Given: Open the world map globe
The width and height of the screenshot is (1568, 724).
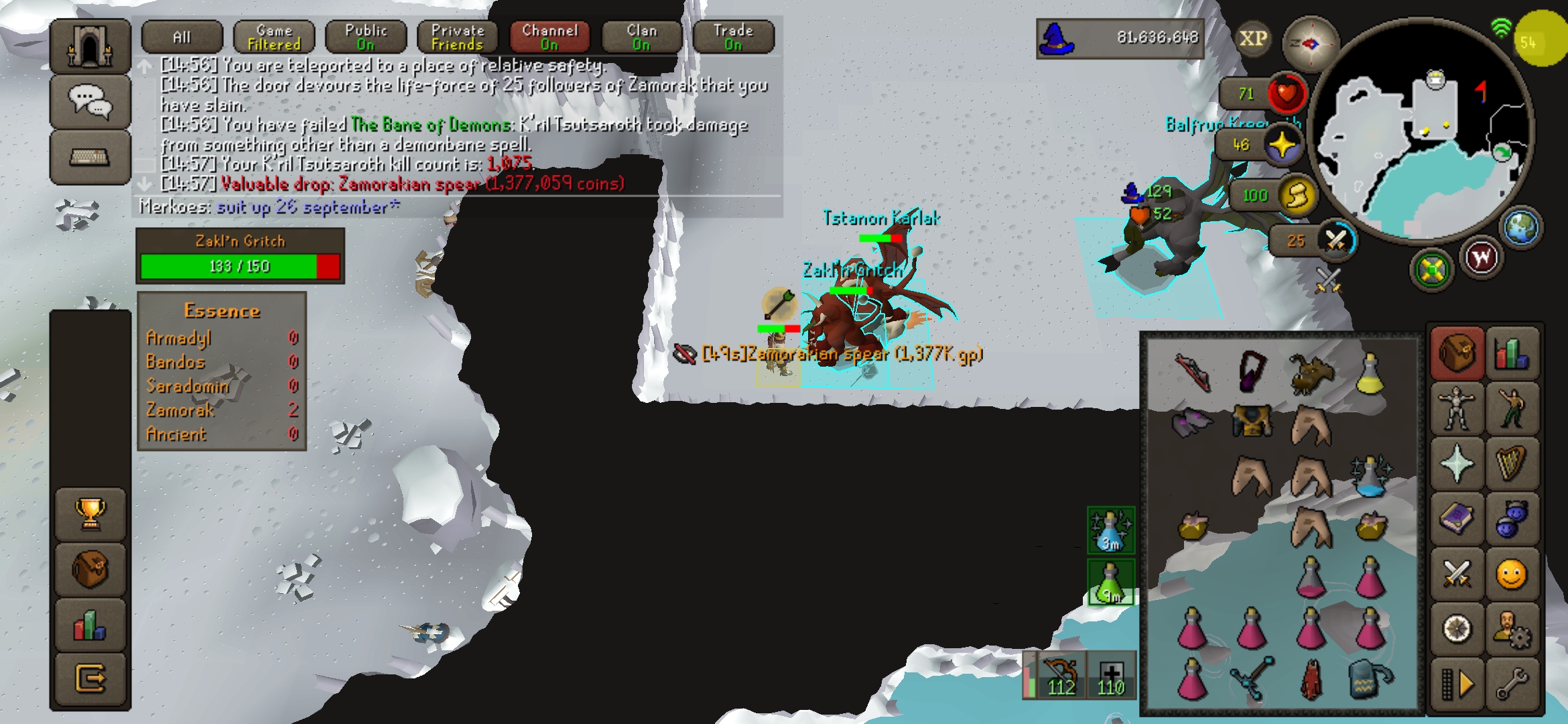Looking at the screenshot, I should pos(1521,228).
